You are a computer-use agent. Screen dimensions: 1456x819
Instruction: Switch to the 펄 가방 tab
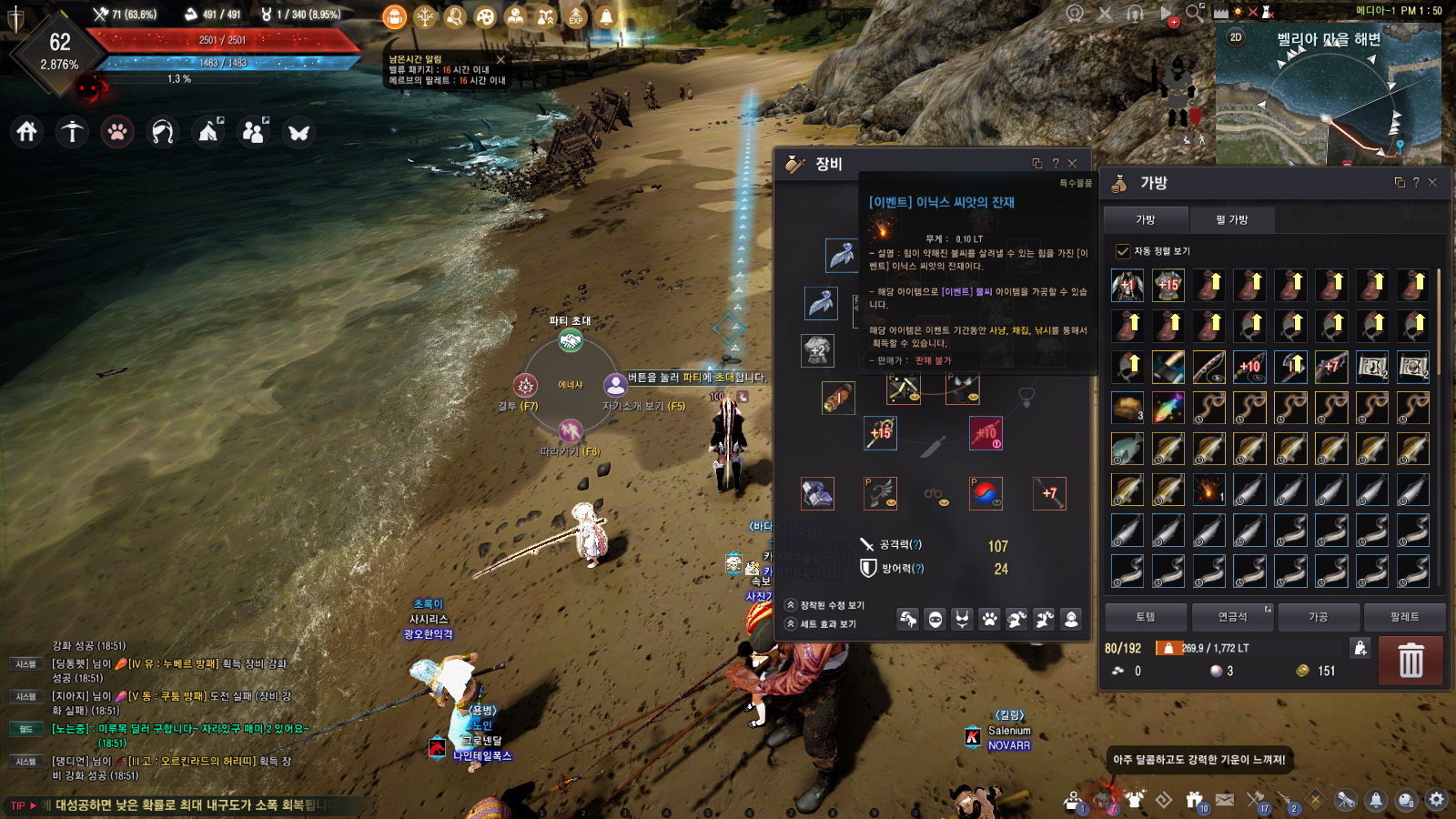1231,219
